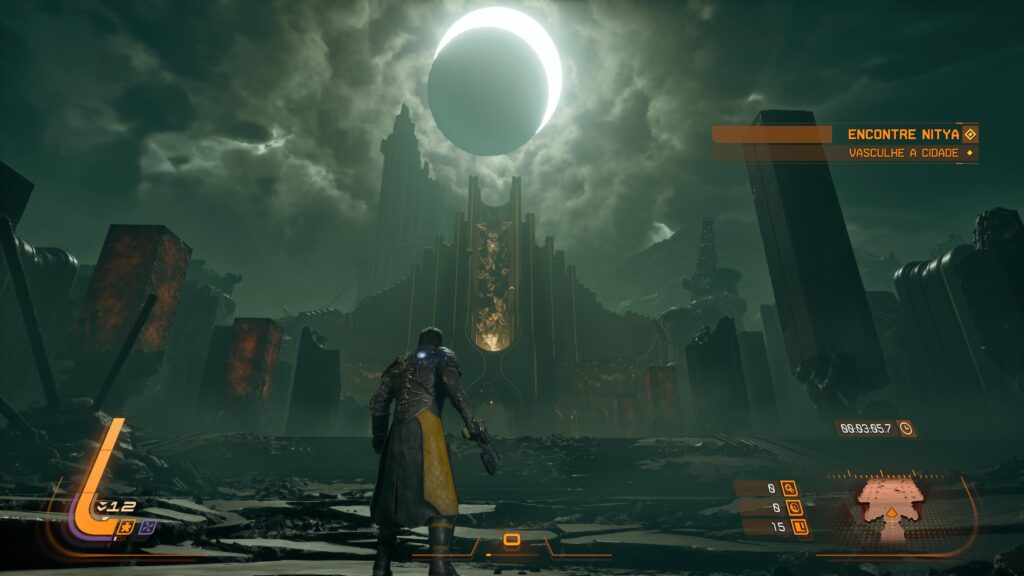Click the square icon beside the 15 count
The width and height of the screenshot is (1024, 576).
tap(799, 526)
